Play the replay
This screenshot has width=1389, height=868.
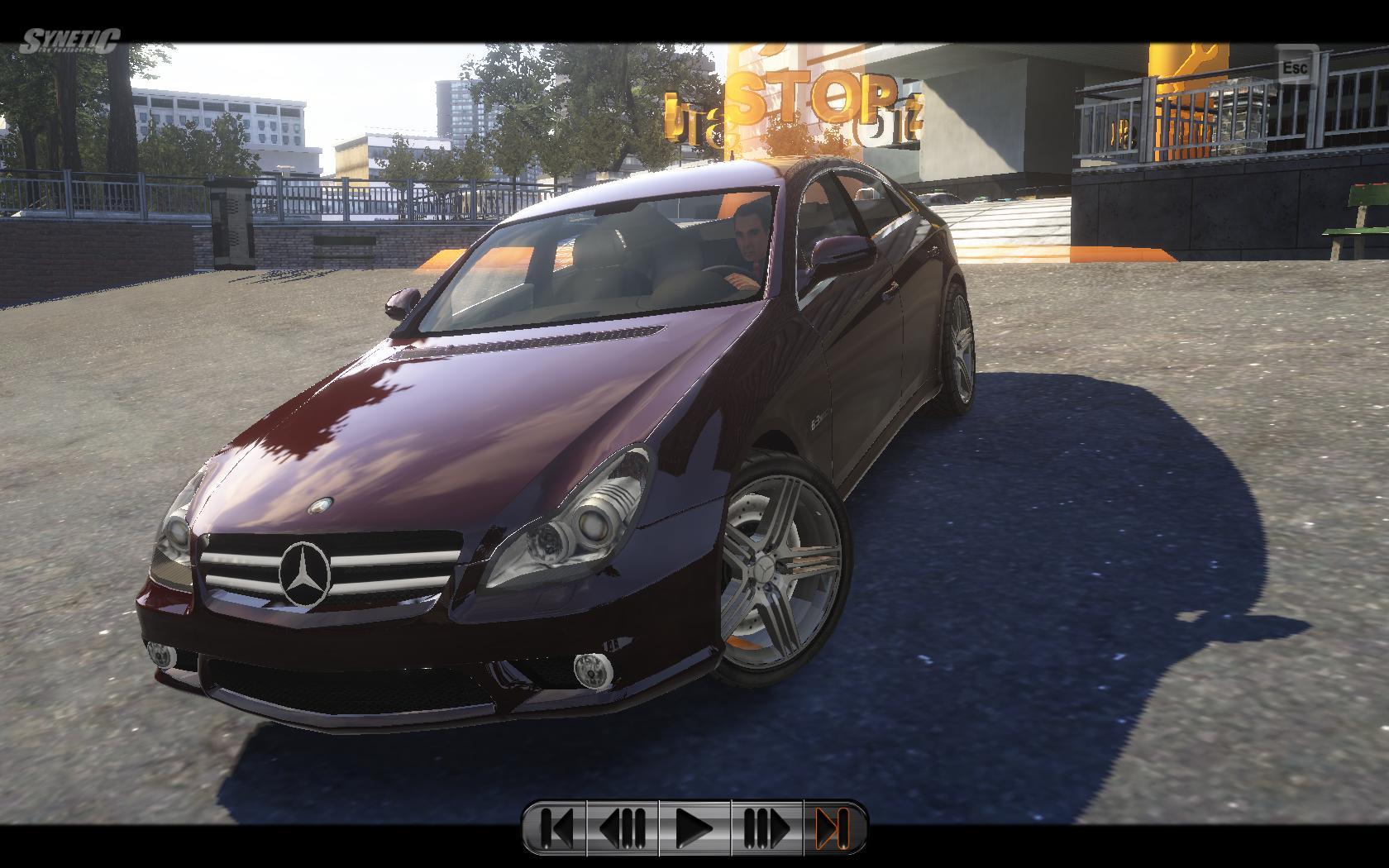point(694,827)
